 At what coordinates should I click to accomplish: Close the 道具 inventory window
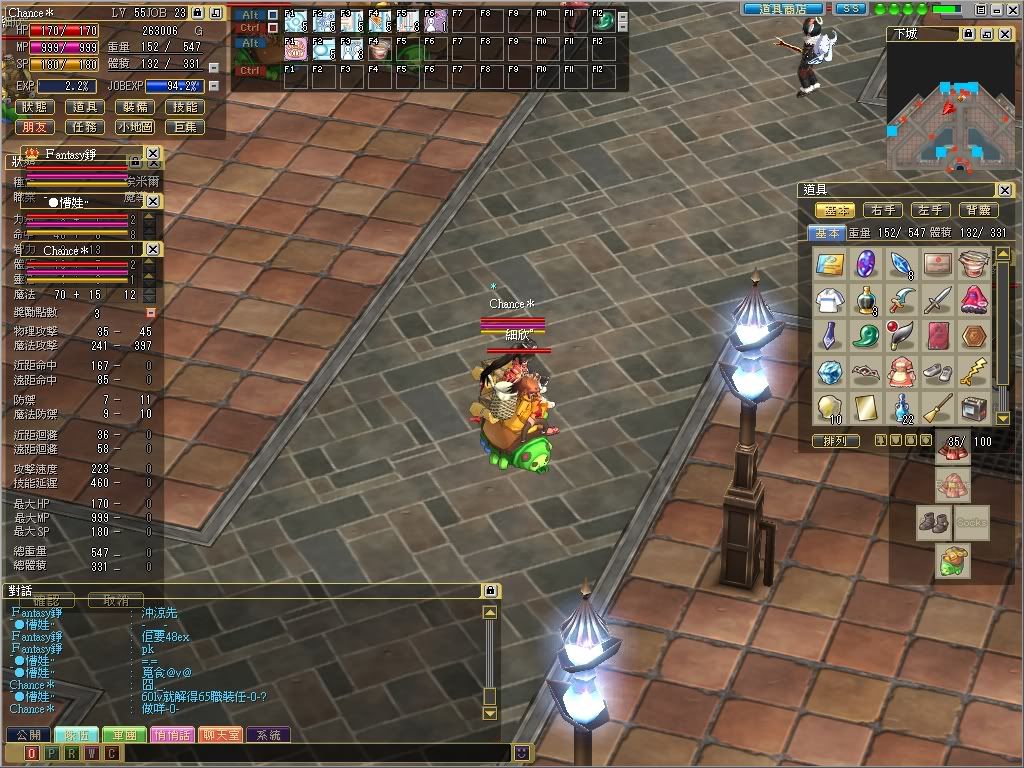click(1004, 190)
